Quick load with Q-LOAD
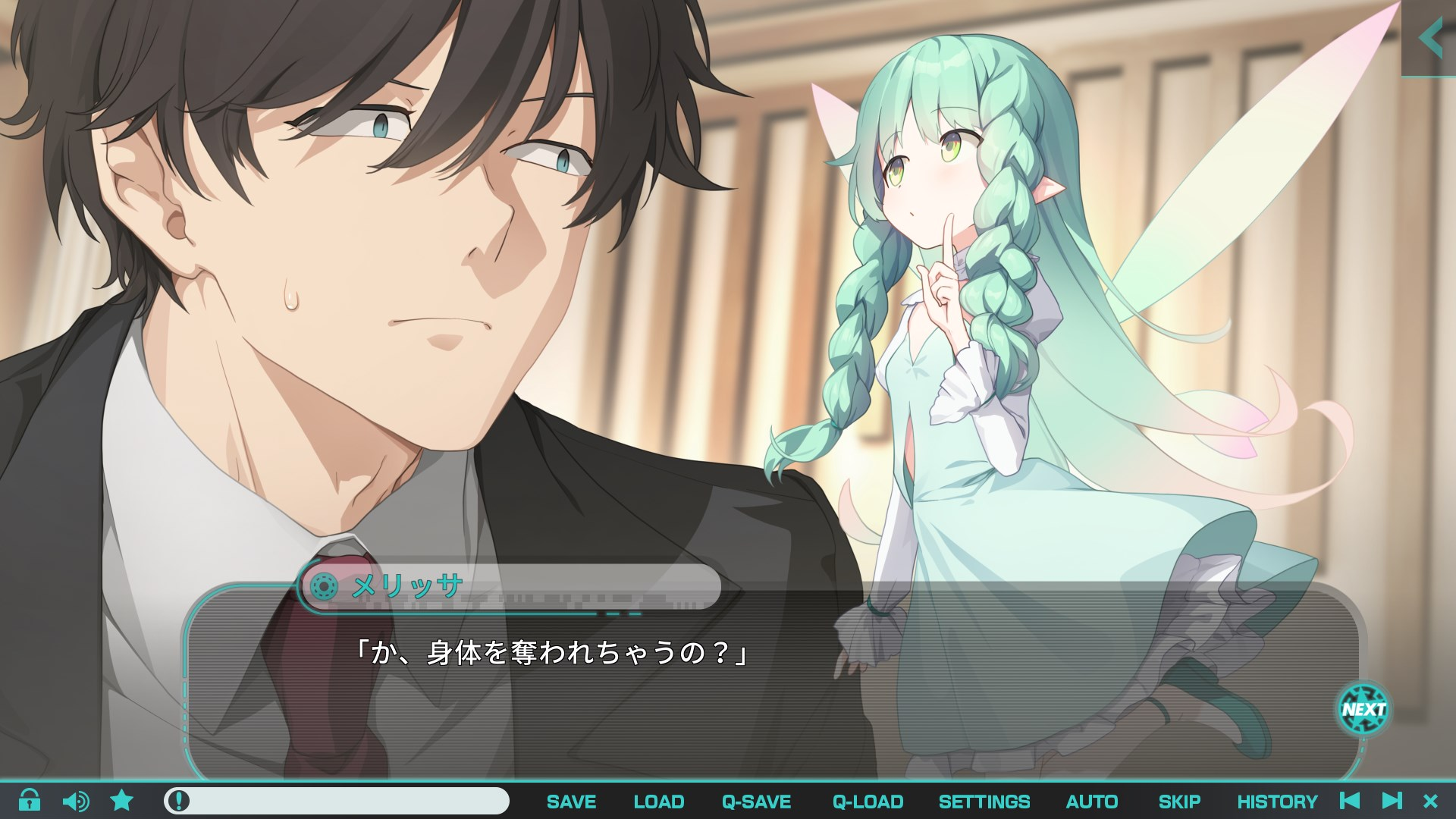1456x819 pixels. pos(868,802)
